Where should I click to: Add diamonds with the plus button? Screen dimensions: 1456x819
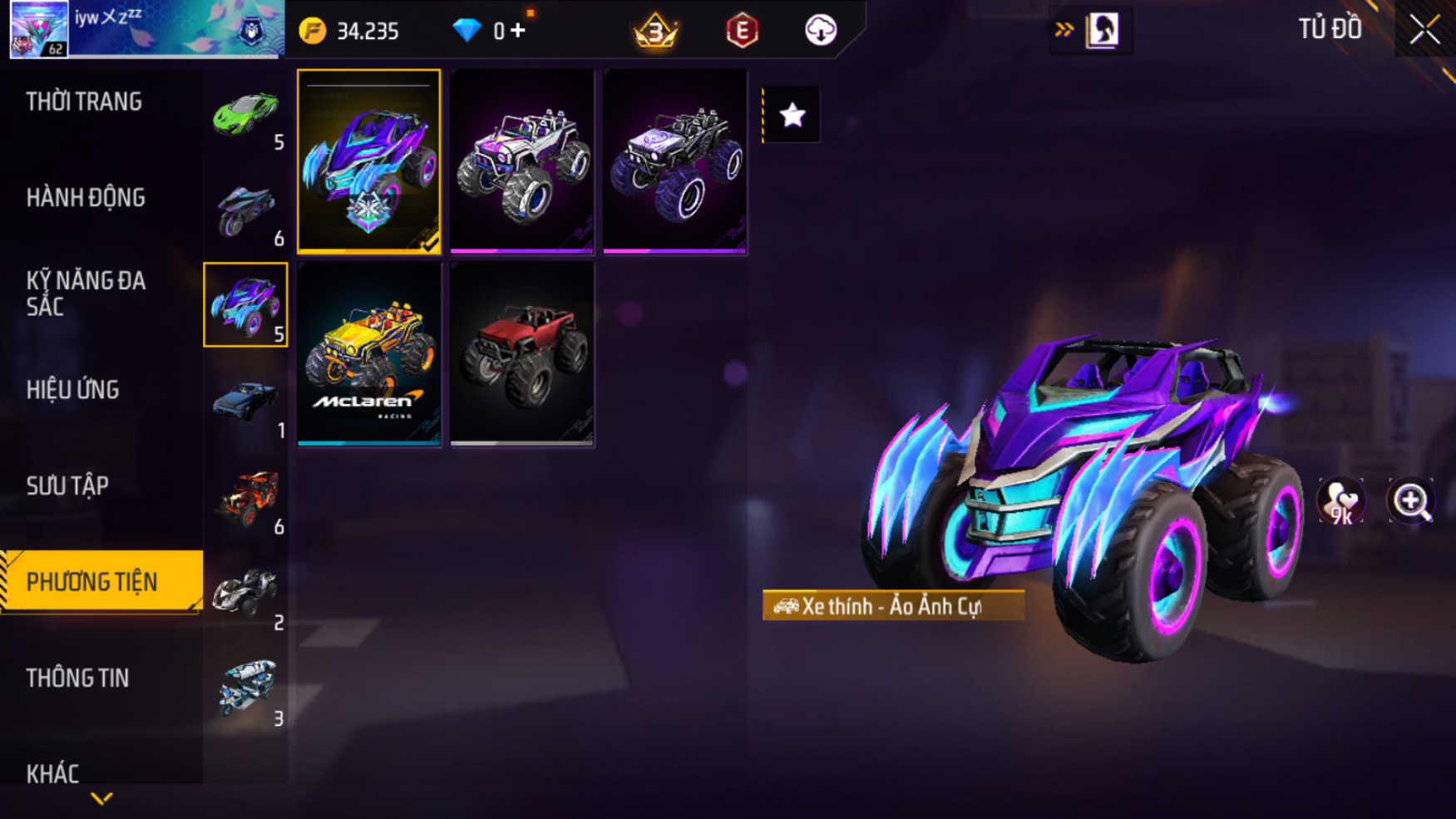click(x=518, y=31)
